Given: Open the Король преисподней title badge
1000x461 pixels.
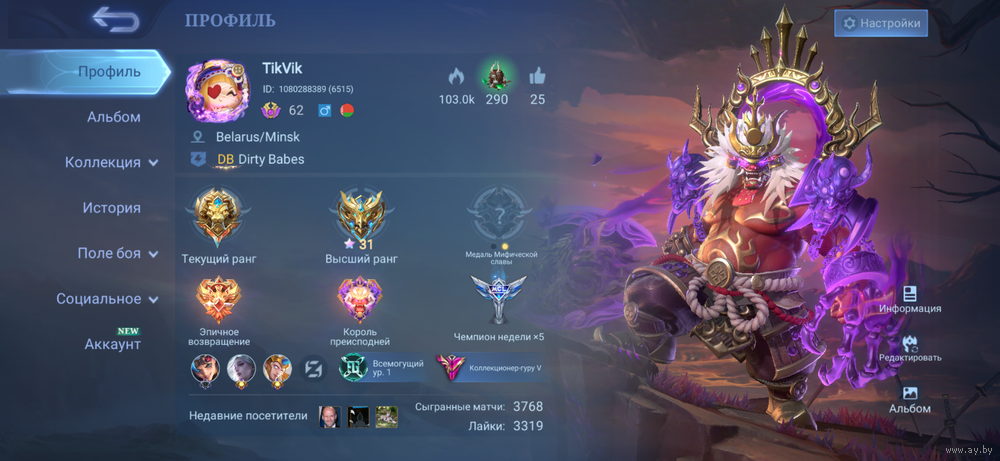Looking at the screenshot, I should tap(361, 300).
